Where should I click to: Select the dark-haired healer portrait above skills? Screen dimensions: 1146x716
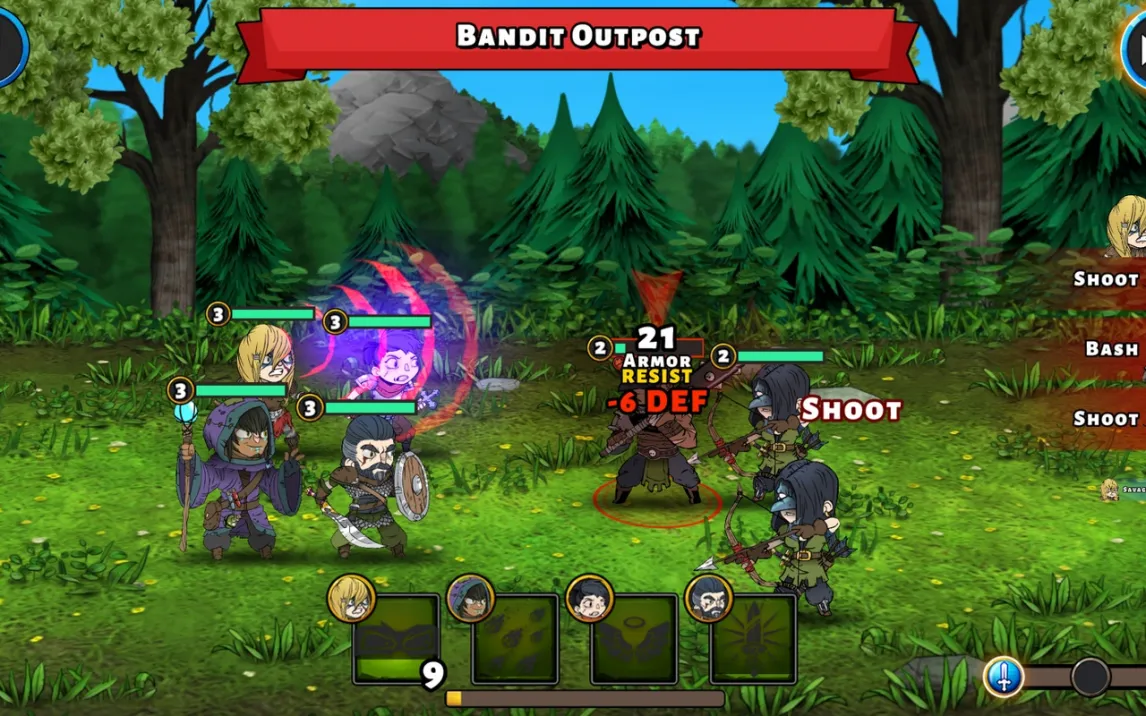coord(590,598)
